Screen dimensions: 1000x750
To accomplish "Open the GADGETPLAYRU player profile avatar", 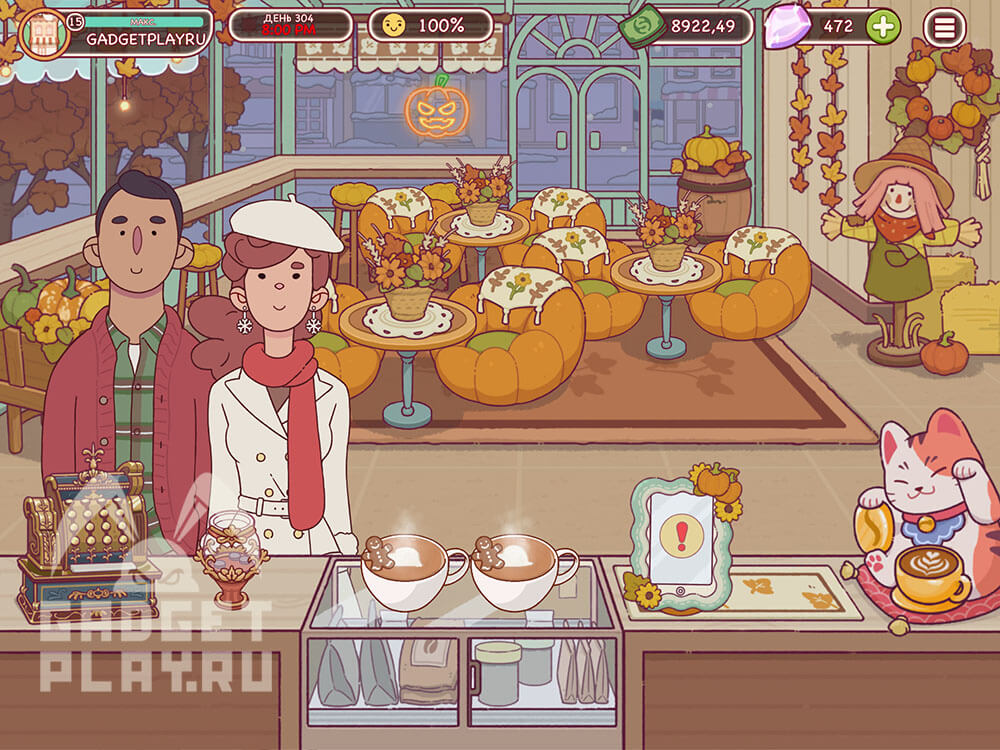I will 44,34.
